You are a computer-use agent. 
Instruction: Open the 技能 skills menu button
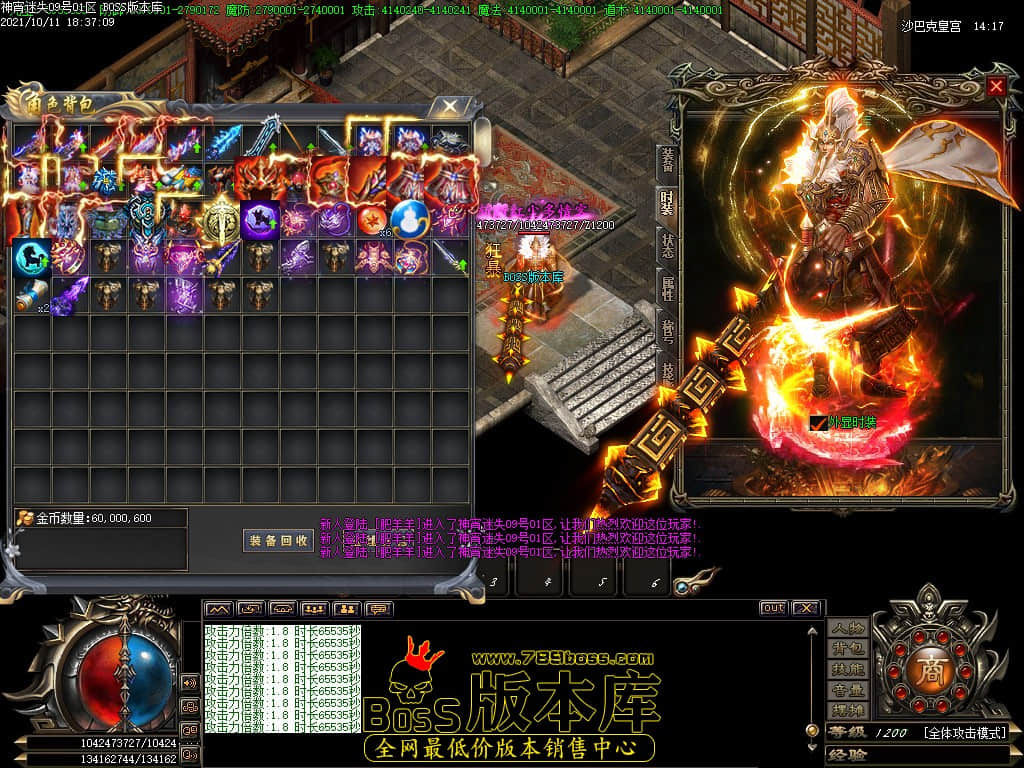(x=847, y=669)
